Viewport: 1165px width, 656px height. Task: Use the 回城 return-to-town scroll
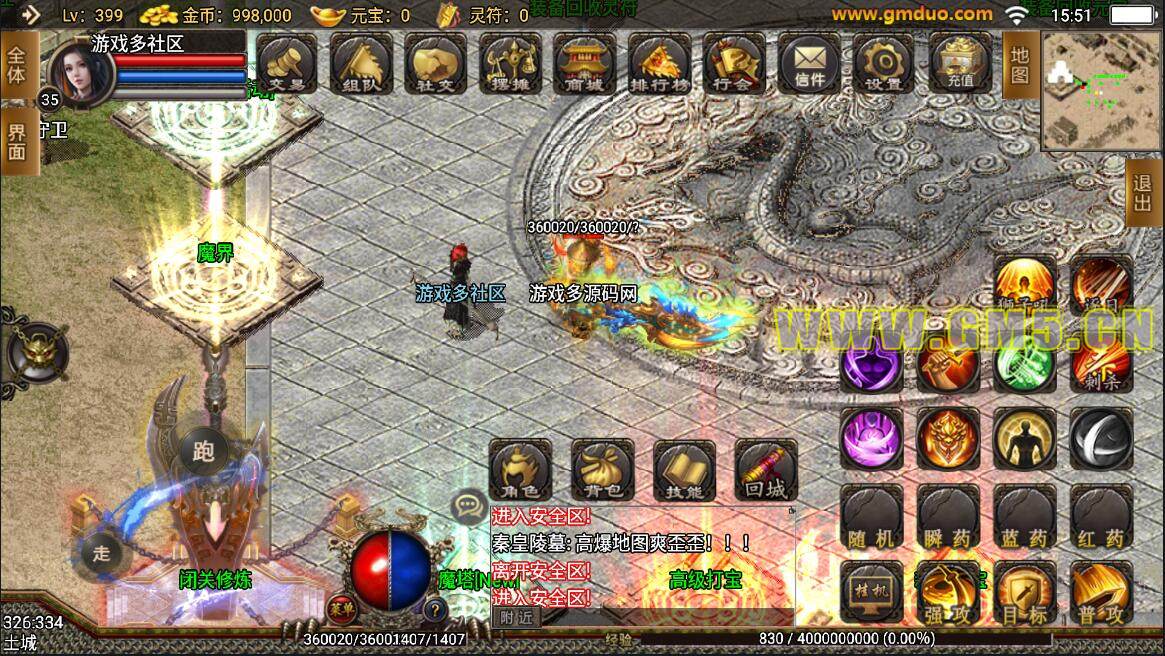(766, 470)
